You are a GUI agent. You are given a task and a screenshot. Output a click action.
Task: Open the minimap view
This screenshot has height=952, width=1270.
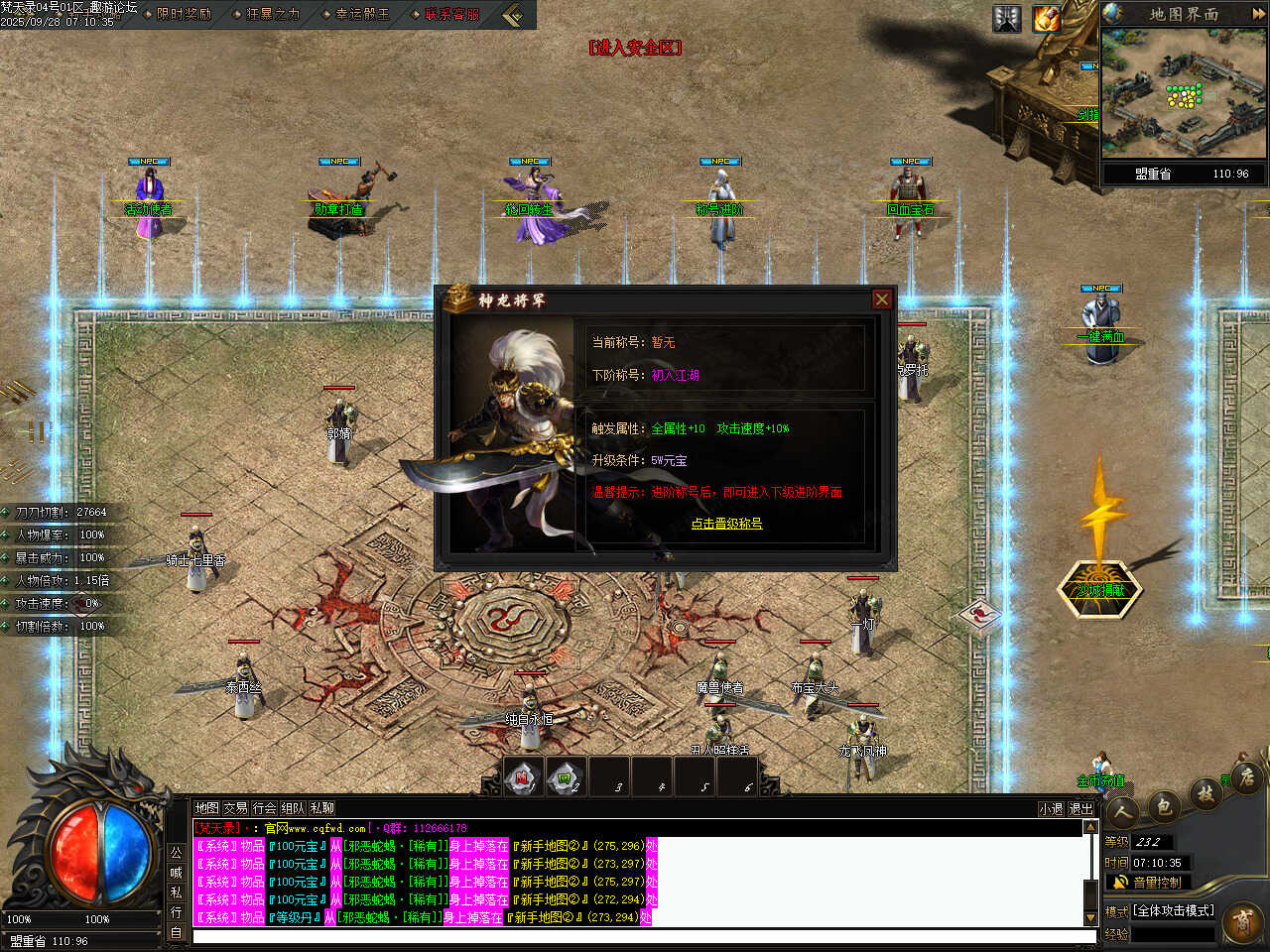pyautogui.click(x=1184, y=95)
